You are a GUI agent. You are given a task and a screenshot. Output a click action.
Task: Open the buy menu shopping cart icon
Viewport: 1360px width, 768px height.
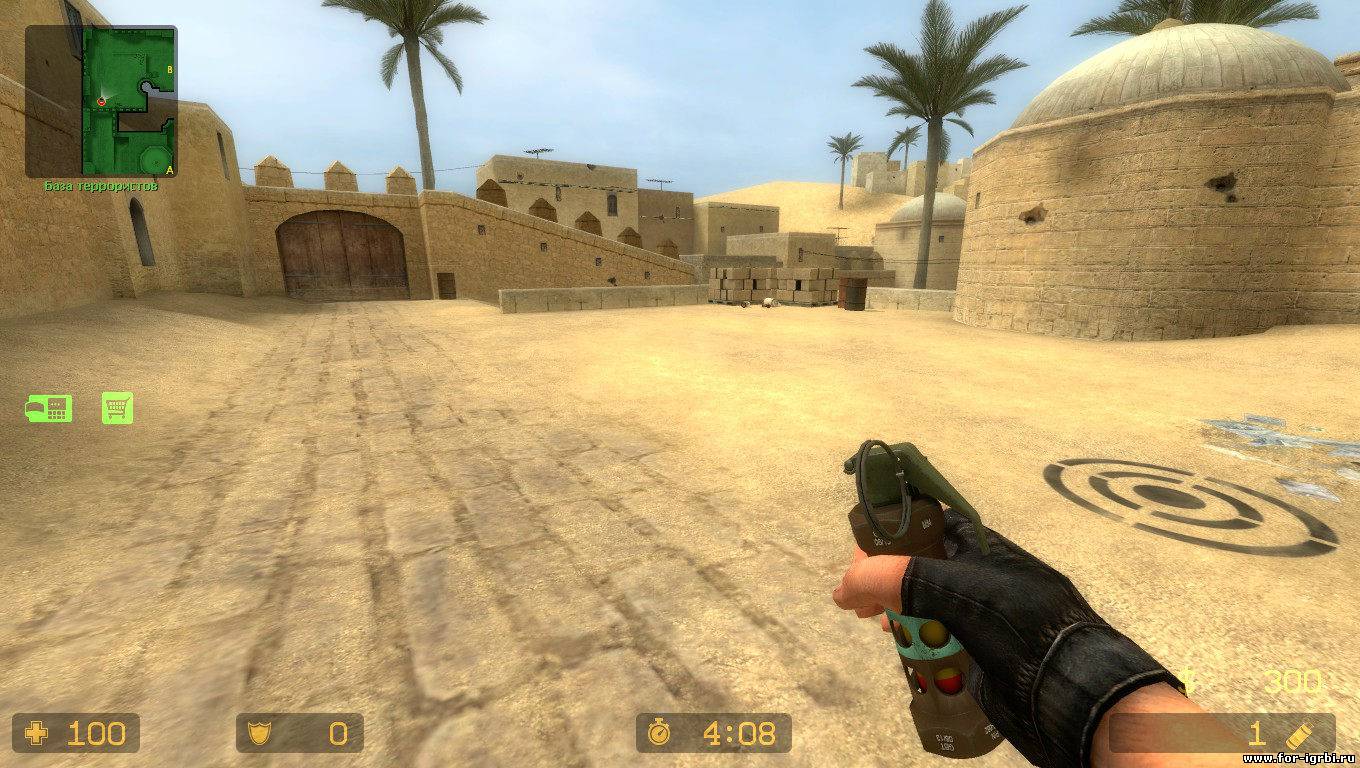pos(117,409)
